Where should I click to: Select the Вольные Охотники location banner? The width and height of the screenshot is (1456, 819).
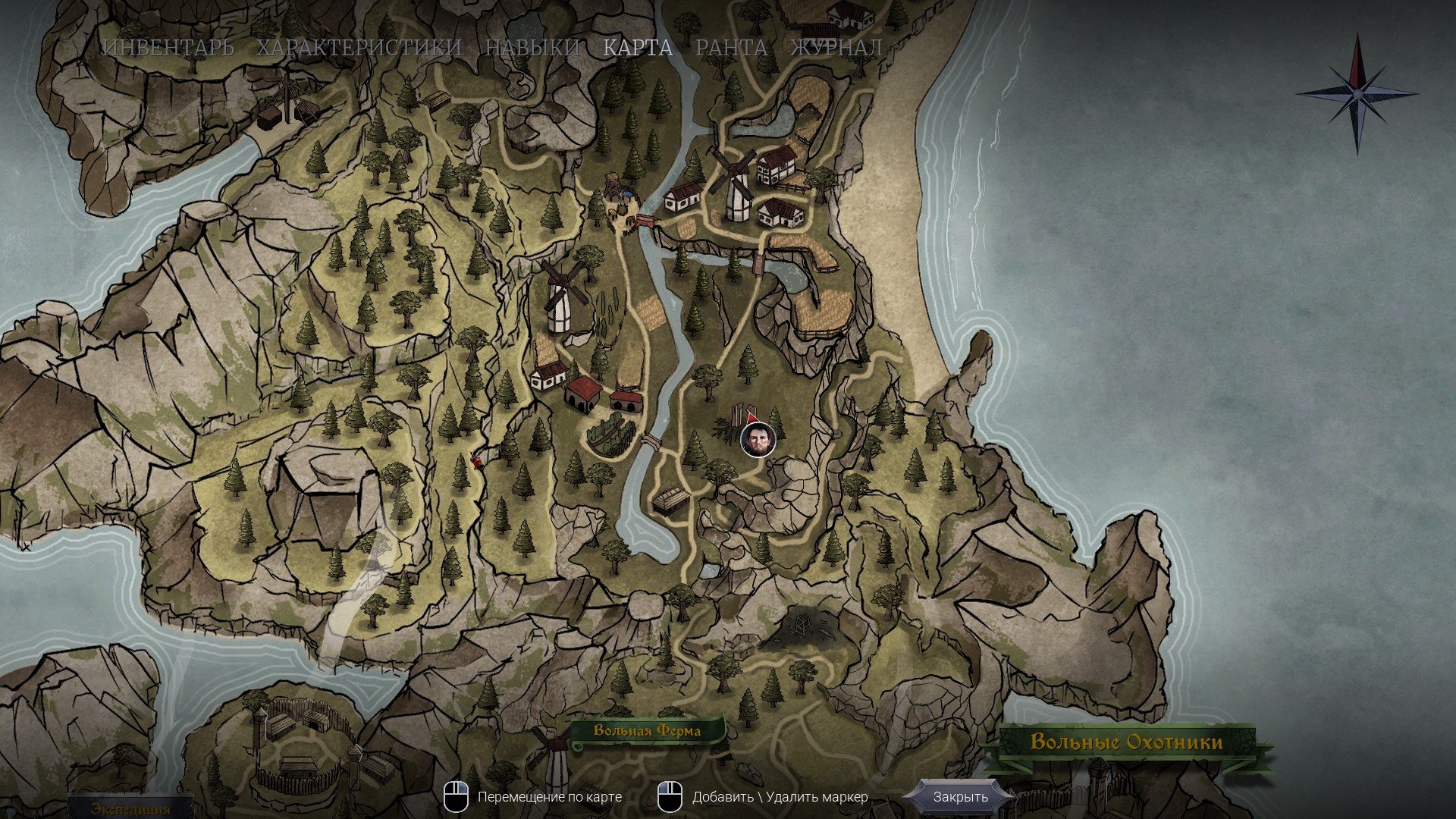click(1126, 742)
